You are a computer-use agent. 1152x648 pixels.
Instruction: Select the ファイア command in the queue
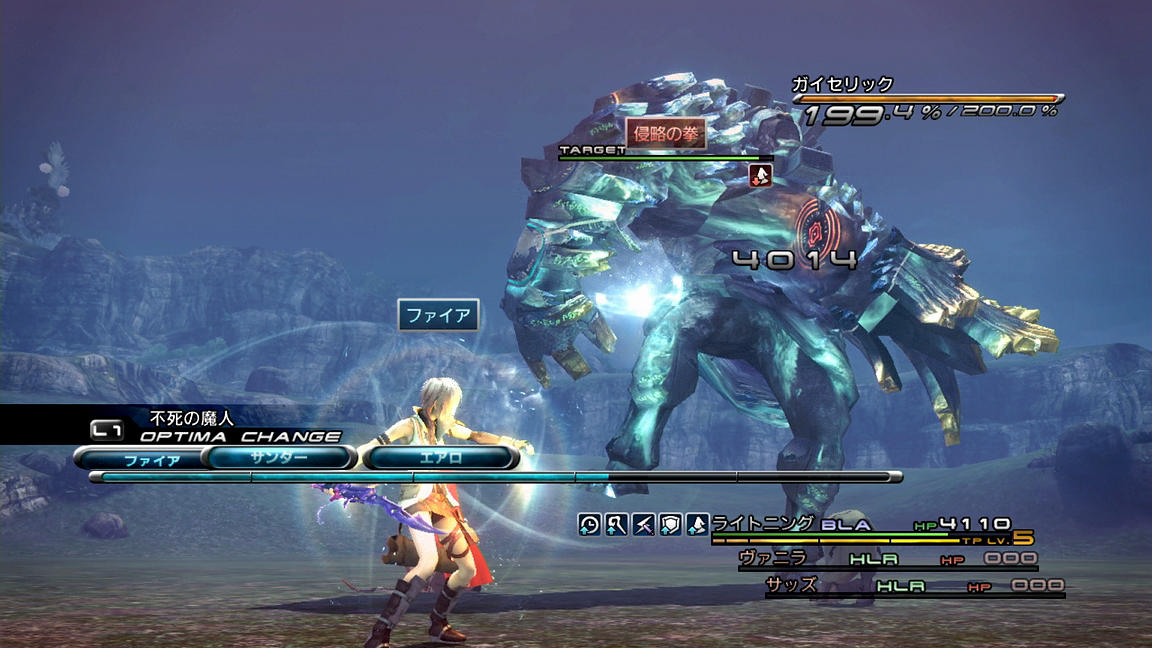click(151, 460)
